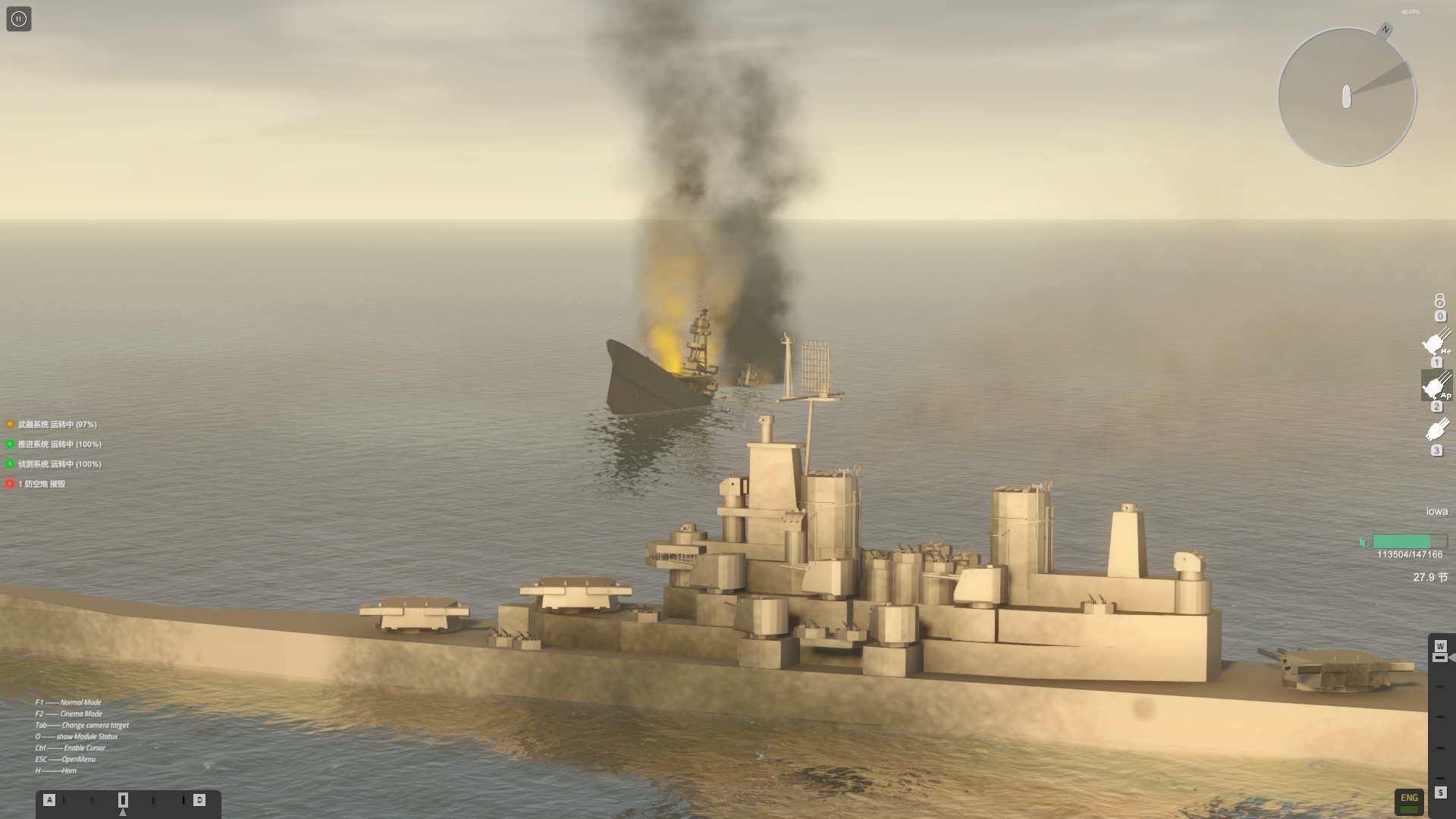This screenshot has height=819, width=1456.
Task: Click the circular compass minimap
Action: tap(1347, 97)
